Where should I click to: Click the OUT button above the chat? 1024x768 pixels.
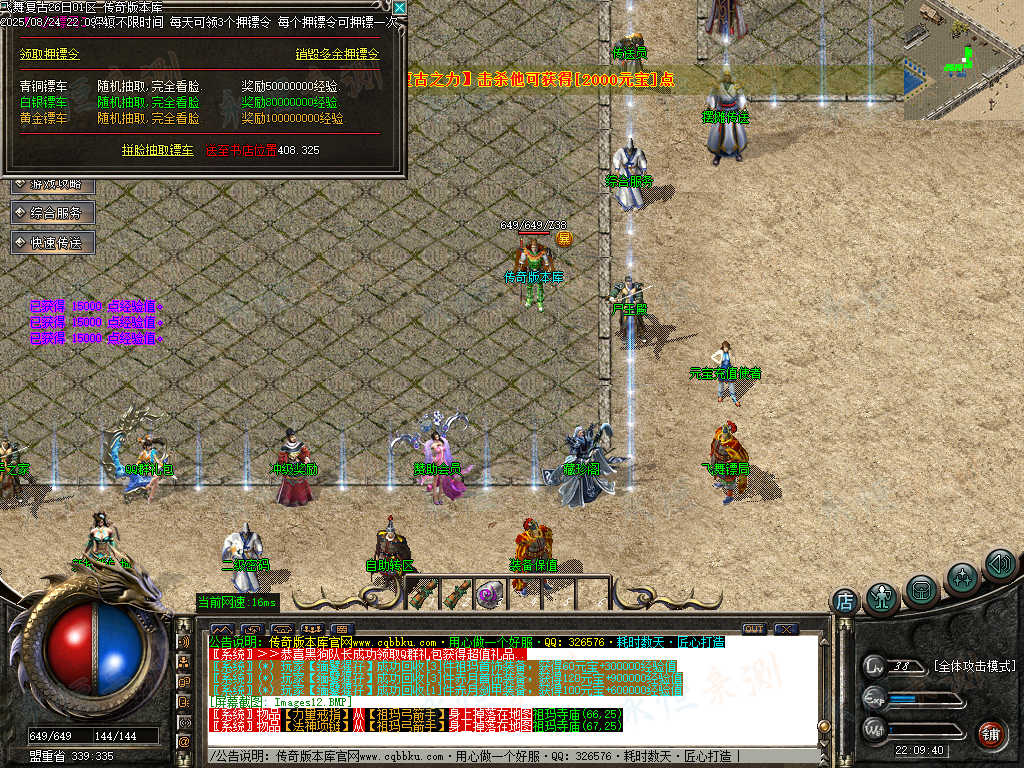pyautogui.click(x=753, y=629)
